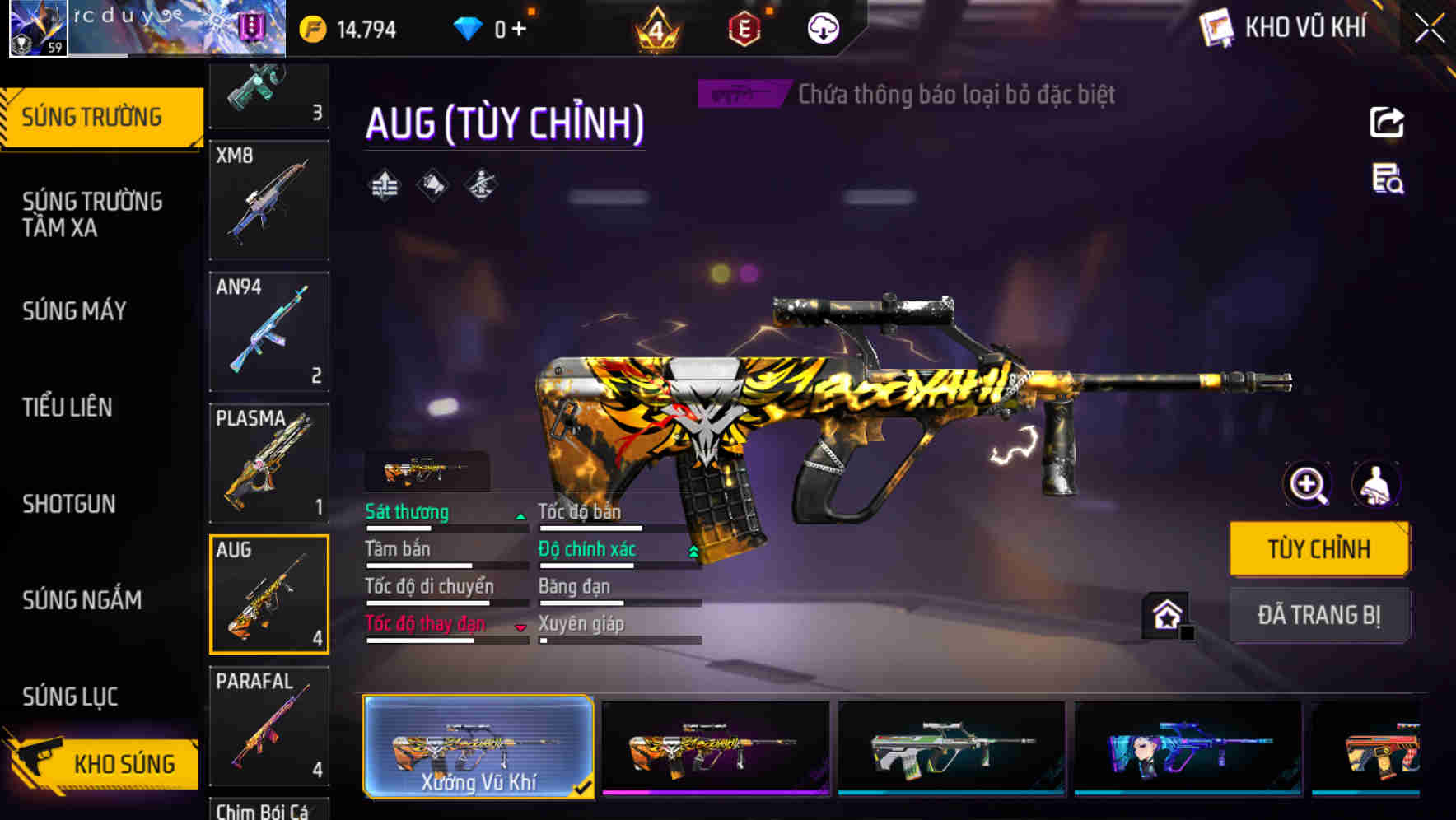Select the Xưởng Vũ Khí skin thumbnail
Viewport: 1456px width, 820px height.
pos(478,747)
